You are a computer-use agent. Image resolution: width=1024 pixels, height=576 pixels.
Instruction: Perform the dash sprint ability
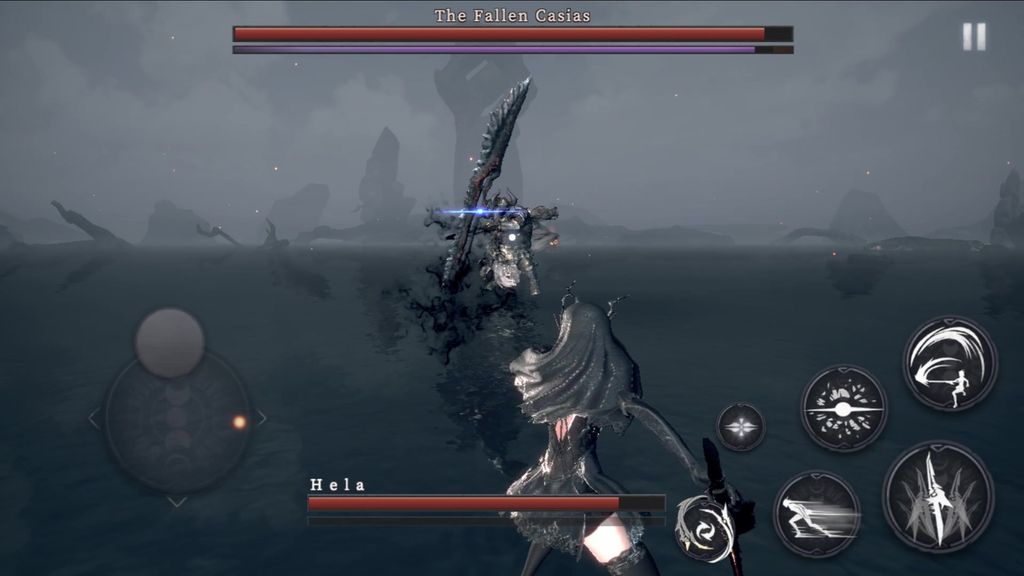pyautogui.click(x=817, y=514)
